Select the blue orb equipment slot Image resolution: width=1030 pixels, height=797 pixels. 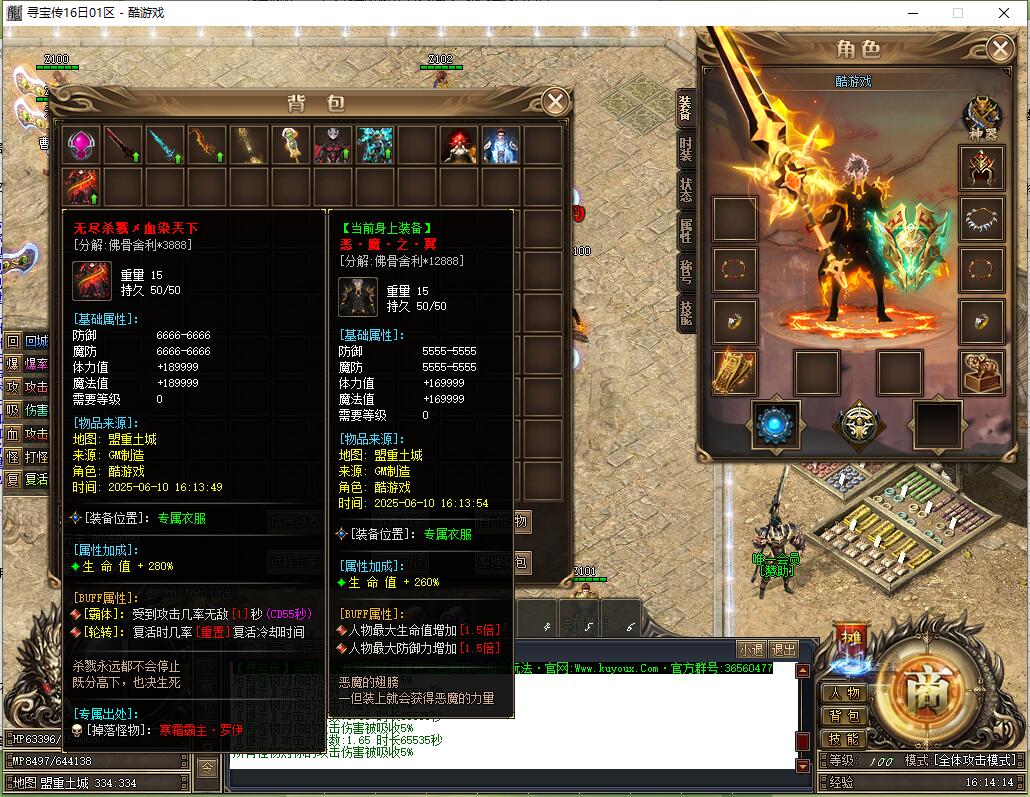[x=775, y=425]
